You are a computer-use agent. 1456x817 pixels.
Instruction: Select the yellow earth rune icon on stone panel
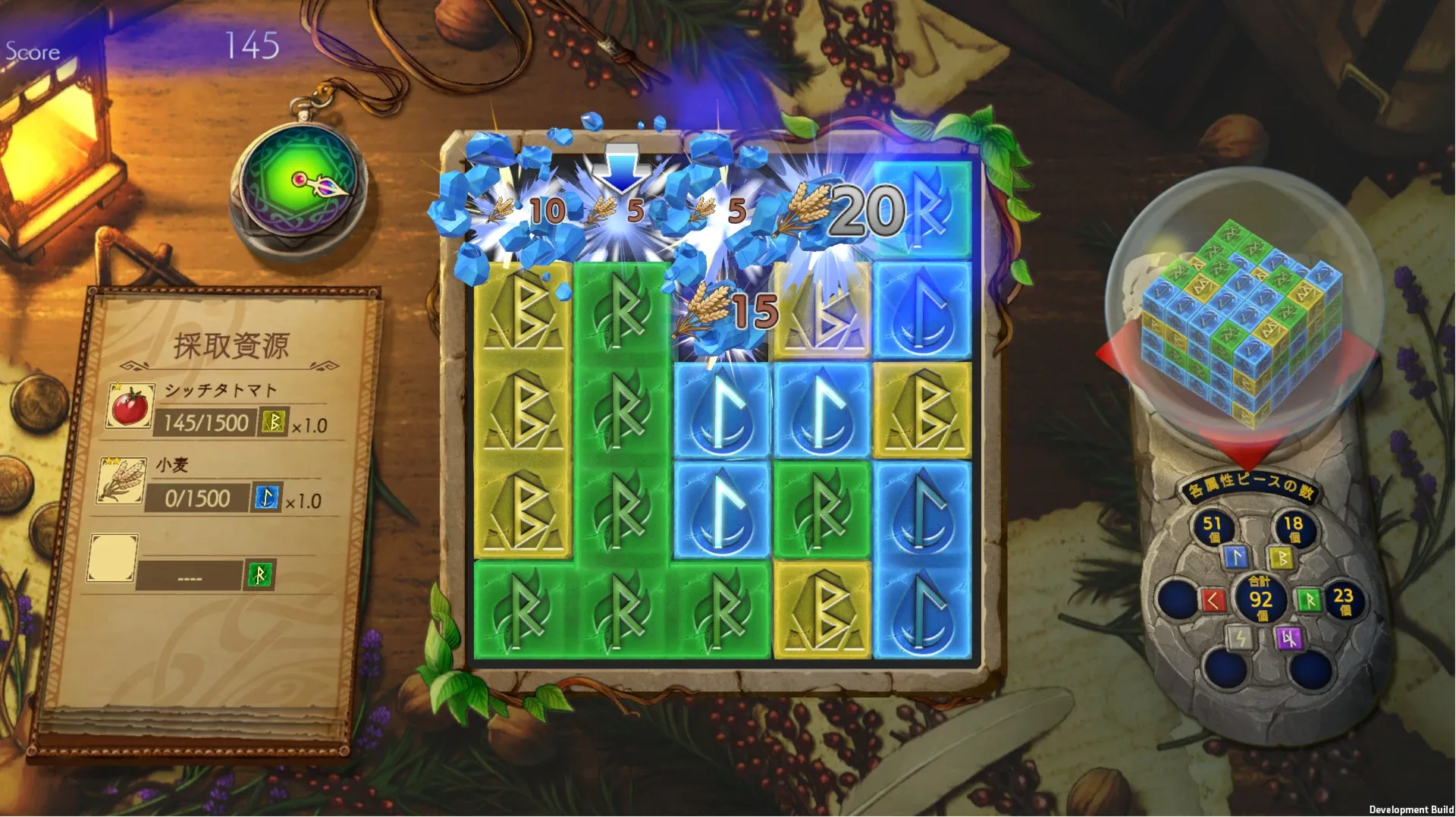pos(1282,558)
